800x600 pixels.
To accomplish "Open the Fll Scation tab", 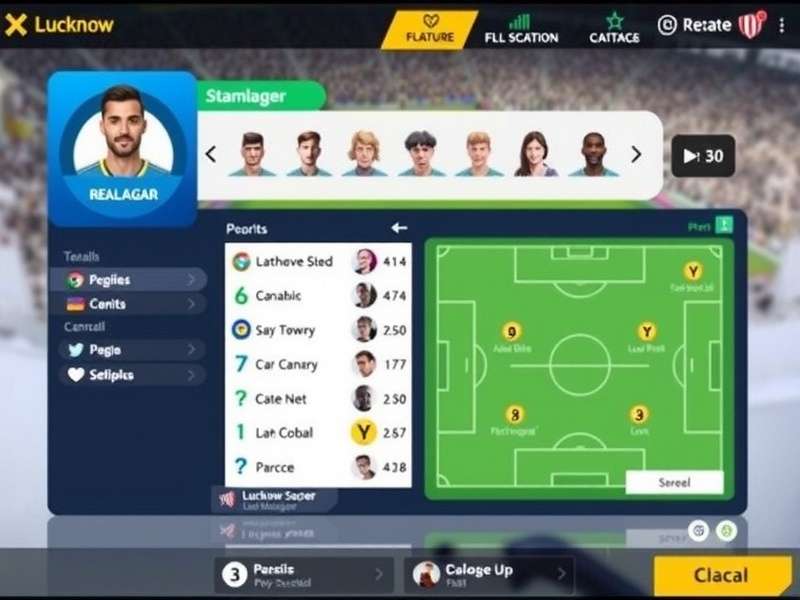I will pos(521,29).
